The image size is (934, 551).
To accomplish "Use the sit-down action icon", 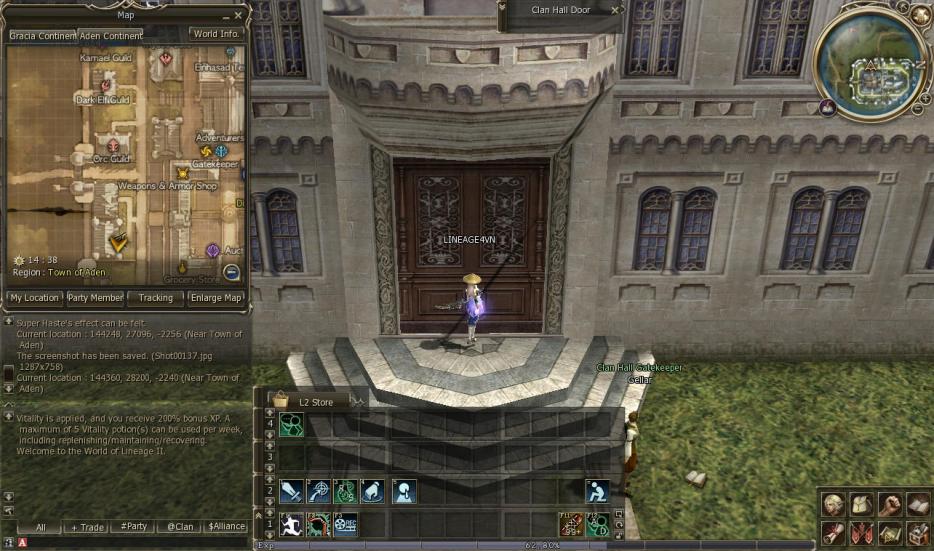I will point(598,491).
